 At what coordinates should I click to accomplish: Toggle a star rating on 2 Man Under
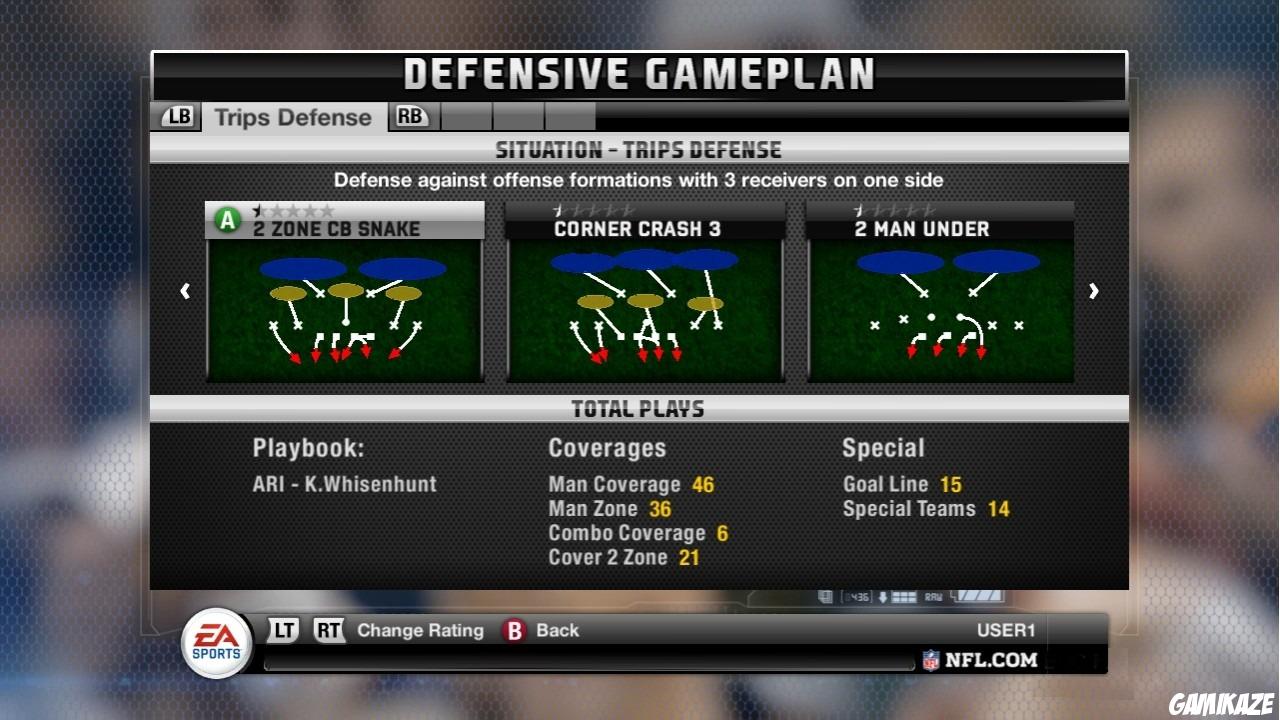pyautogui.click(x=856, y=212)
